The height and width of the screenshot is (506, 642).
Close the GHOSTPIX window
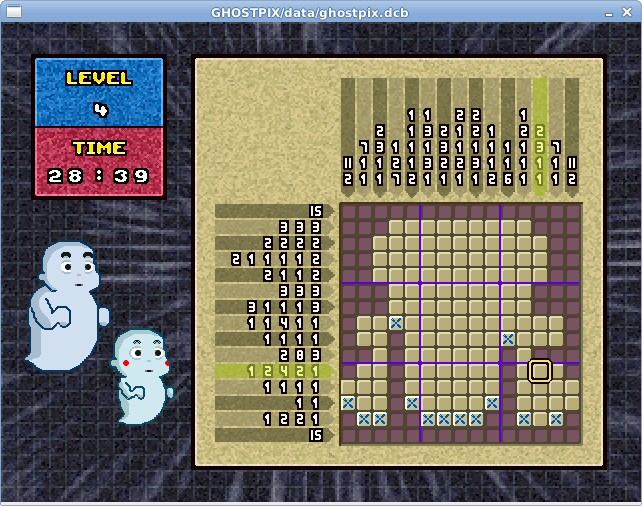tap(630, 11)
